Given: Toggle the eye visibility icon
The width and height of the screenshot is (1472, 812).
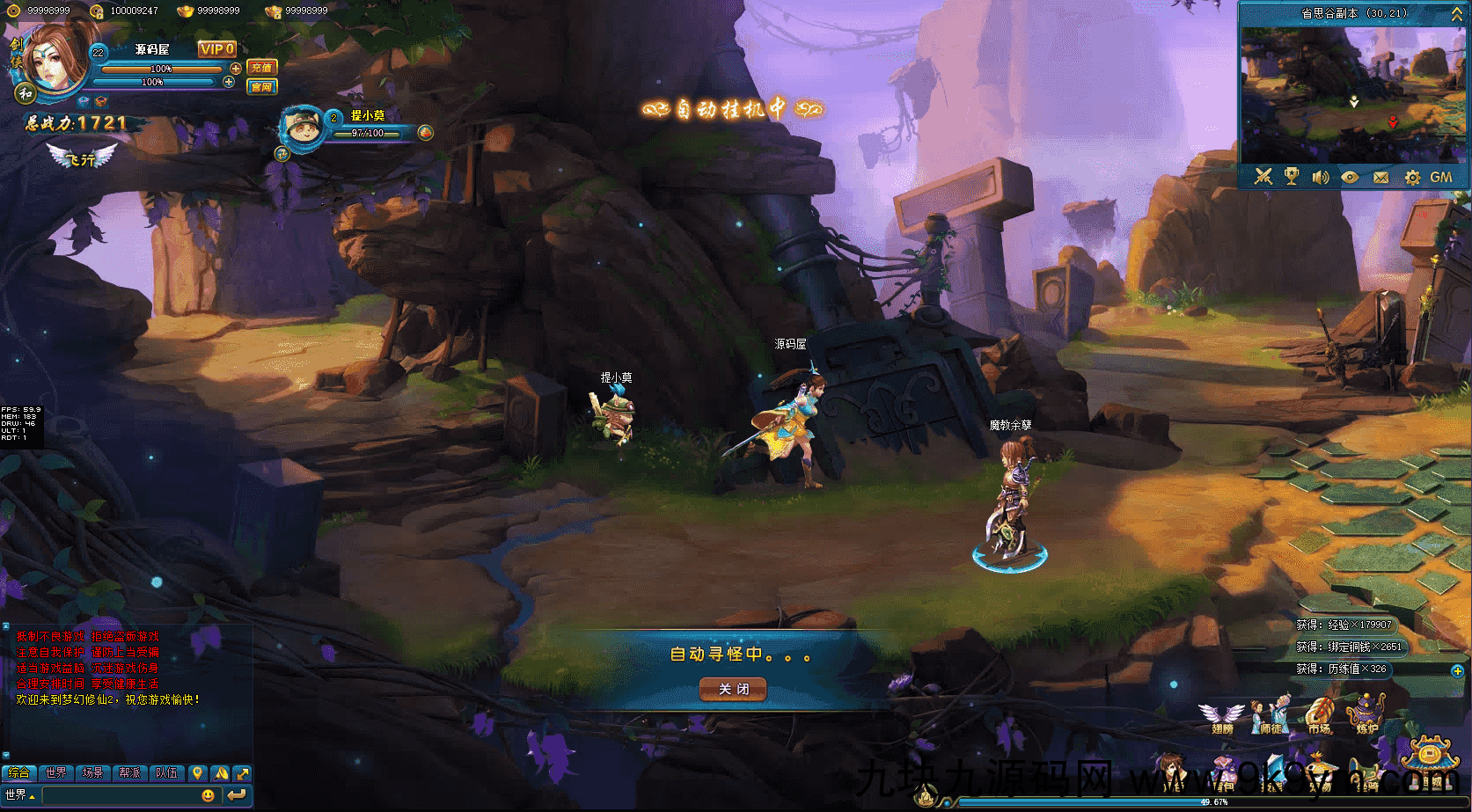Looking at the screenshot, I should click(1350, 177).
